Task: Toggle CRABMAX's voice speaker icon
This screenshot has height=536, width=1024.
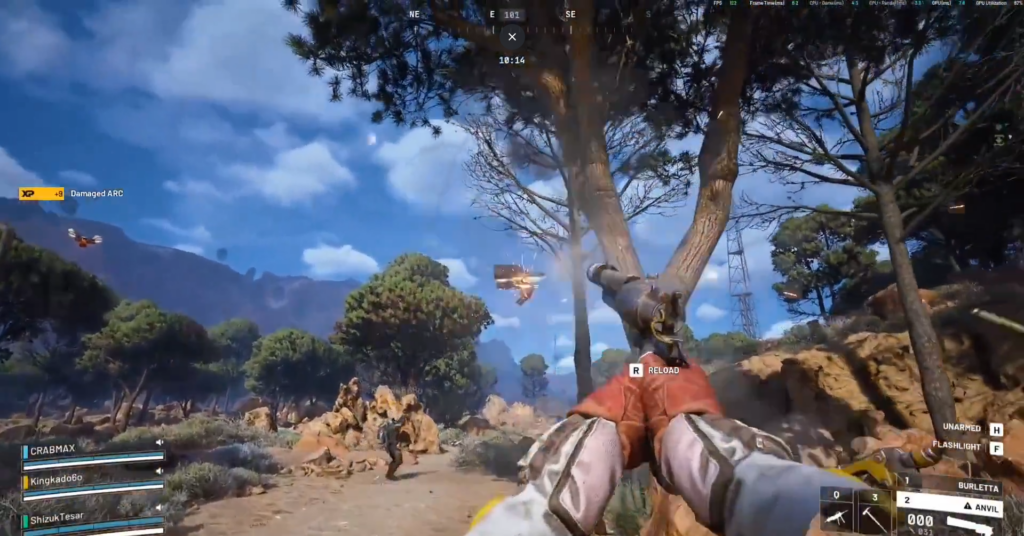Action: pyautogui.click(x=158, y=442)
